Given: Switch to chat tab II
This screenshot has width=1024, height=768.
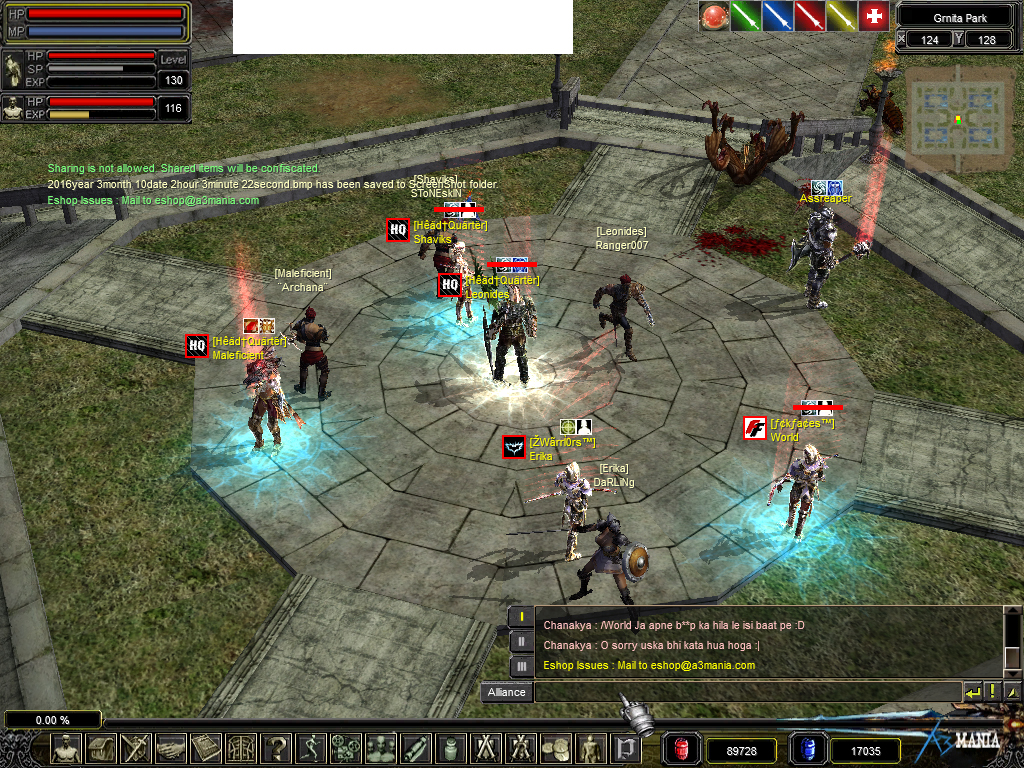Looking at the screenshot, I should (521, 641).
